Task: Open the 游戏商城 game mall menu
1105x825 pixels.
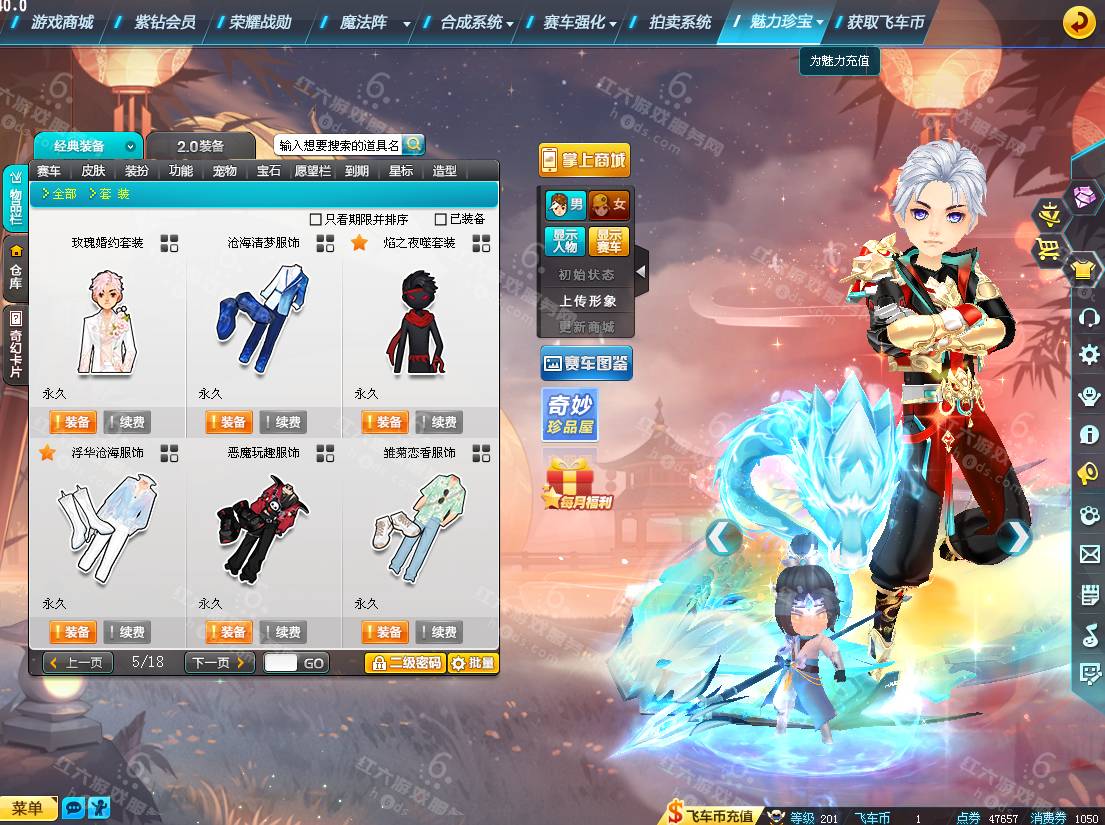Action: [62, 21]
